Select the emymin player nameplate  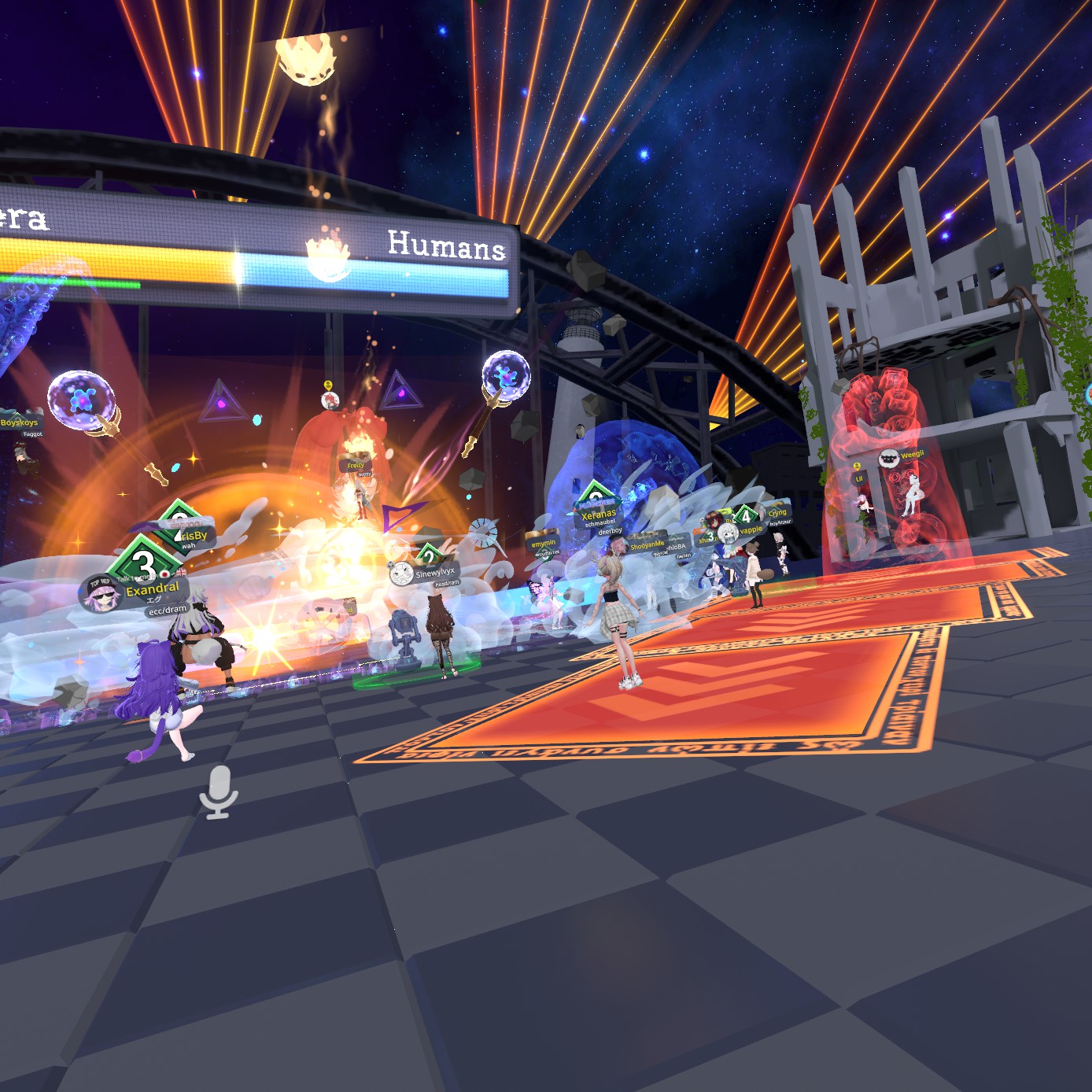click(543, 543)
